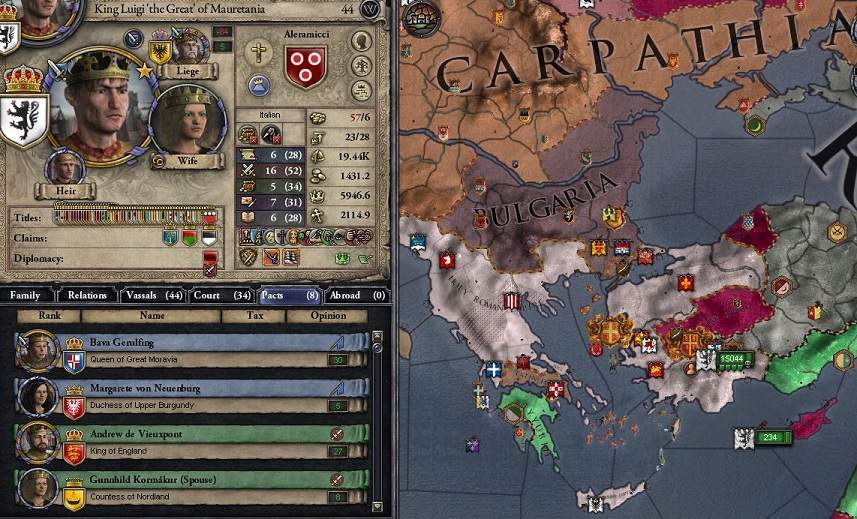The image size is (857, 519).
Task: Select the 15044 army unit counter
Action: (x=735, y=358)
